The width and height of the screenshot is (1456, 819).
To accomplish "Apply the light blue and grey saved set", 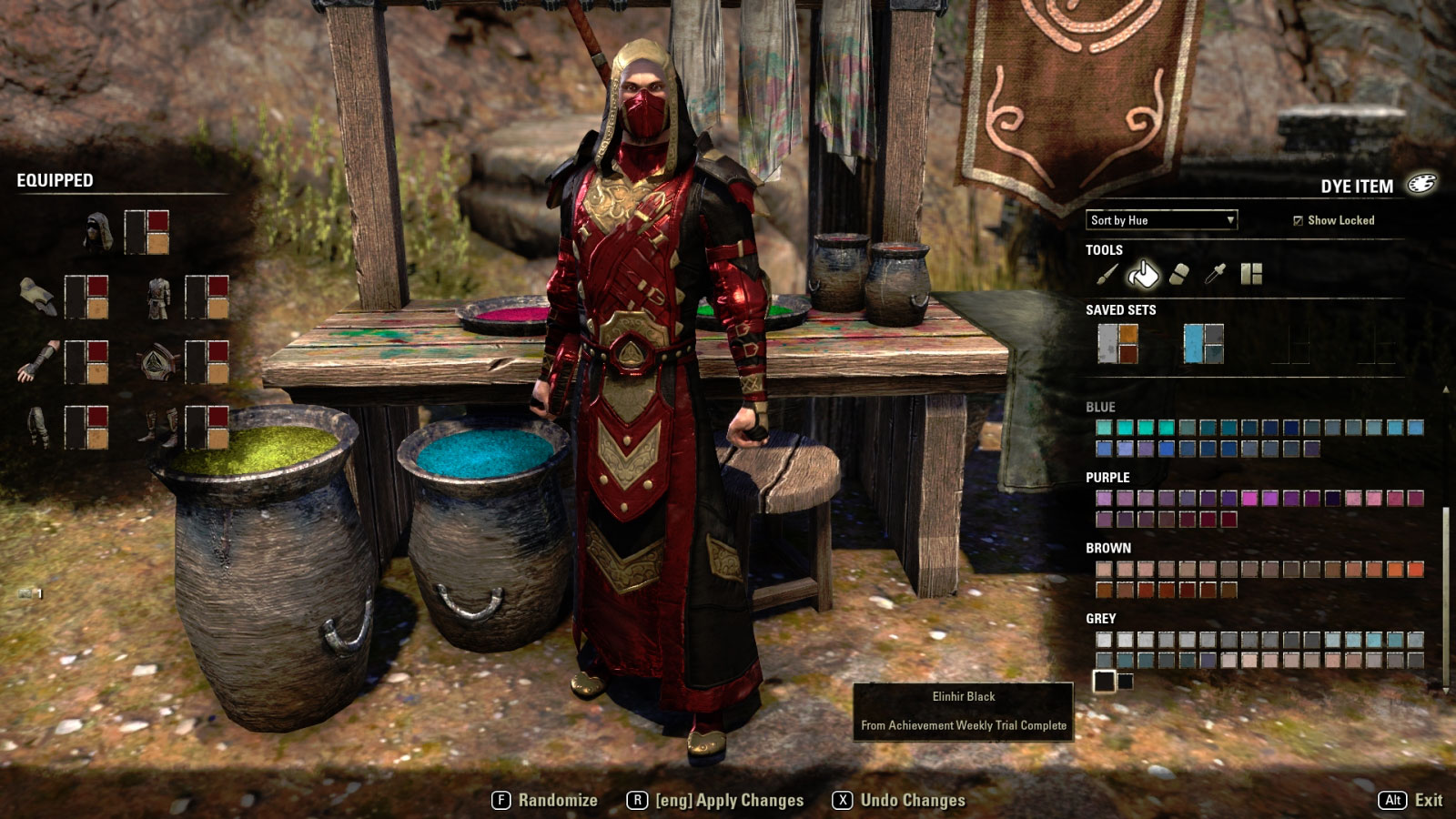I will 1203,344.
